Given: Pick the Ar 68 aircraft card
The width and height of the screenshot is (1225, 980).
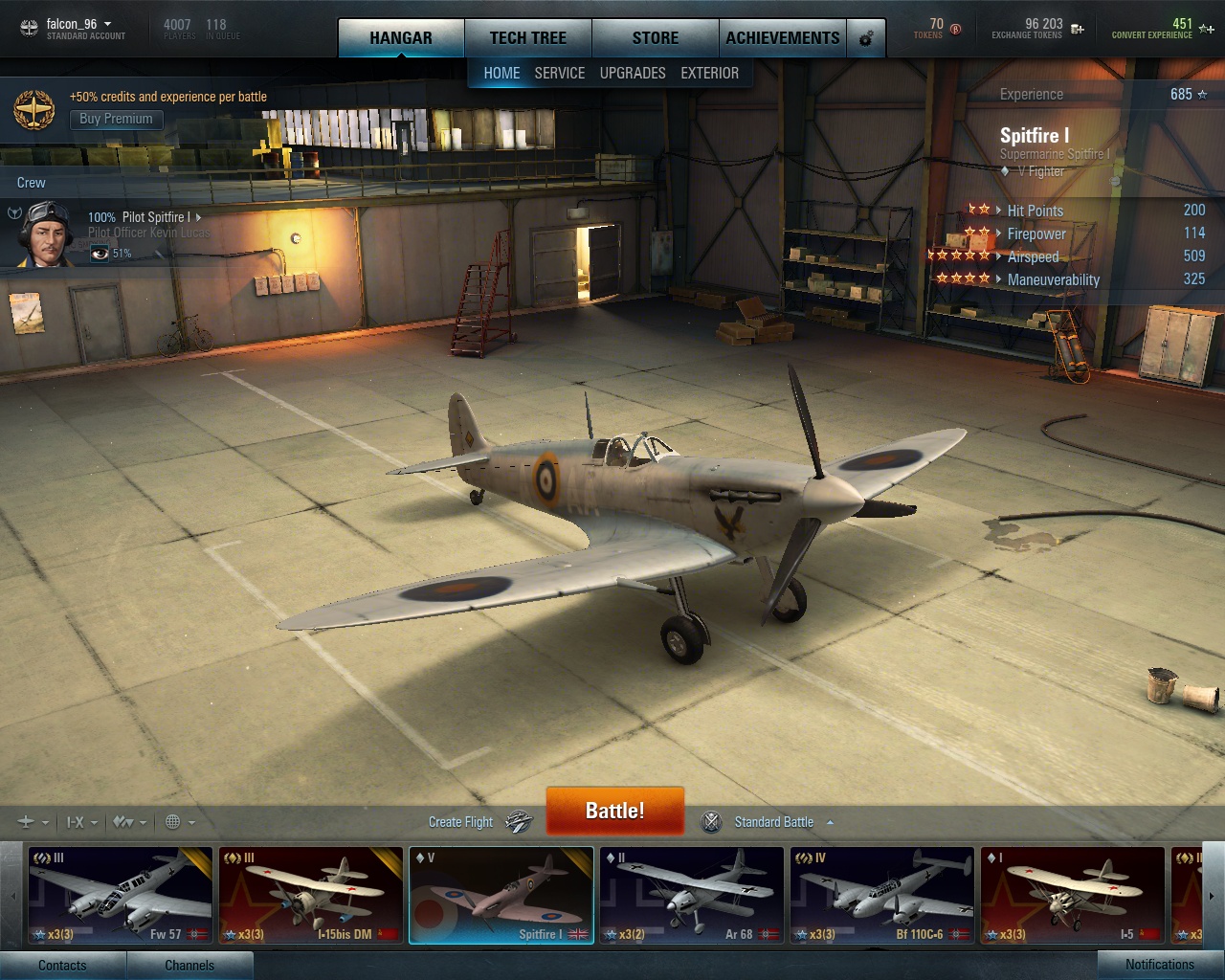Looking at the screenshot, I should 691,895.
